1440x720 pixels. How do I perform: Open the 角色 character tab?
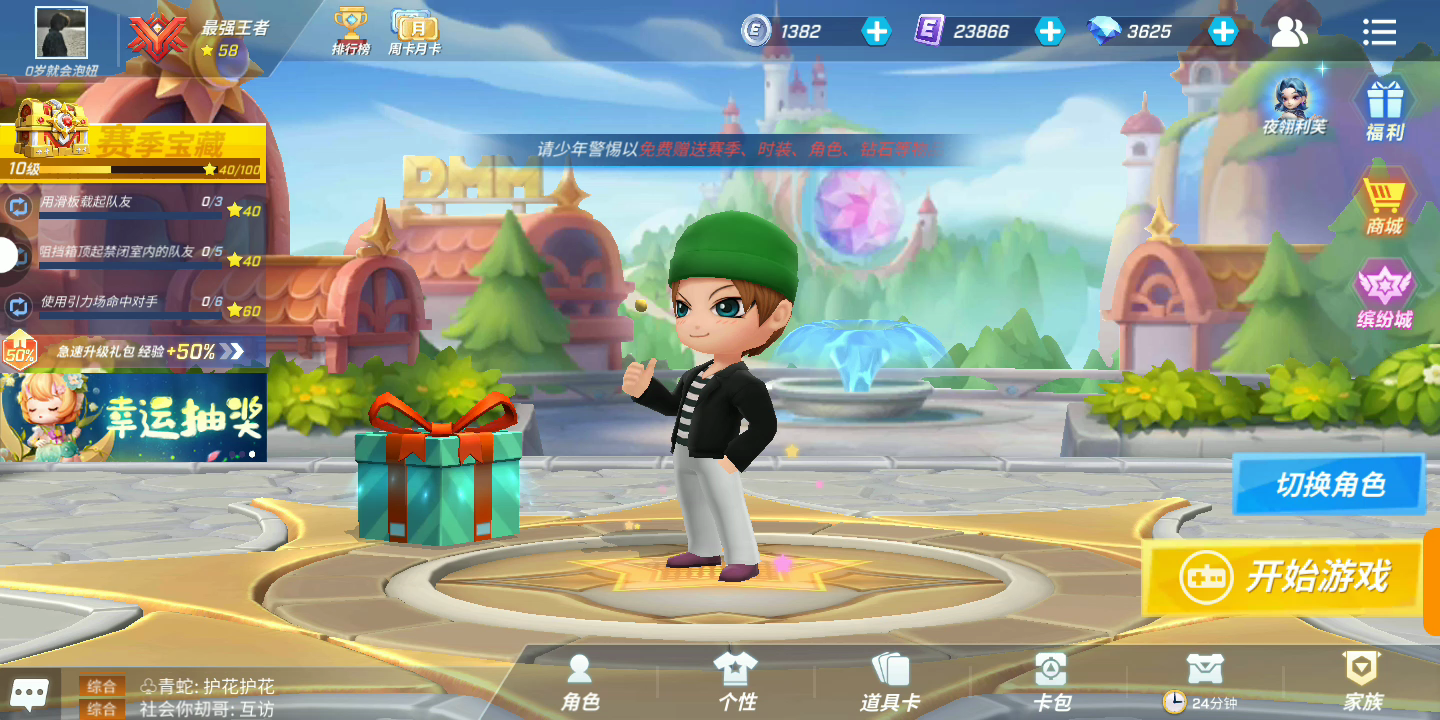pos(580,683)
